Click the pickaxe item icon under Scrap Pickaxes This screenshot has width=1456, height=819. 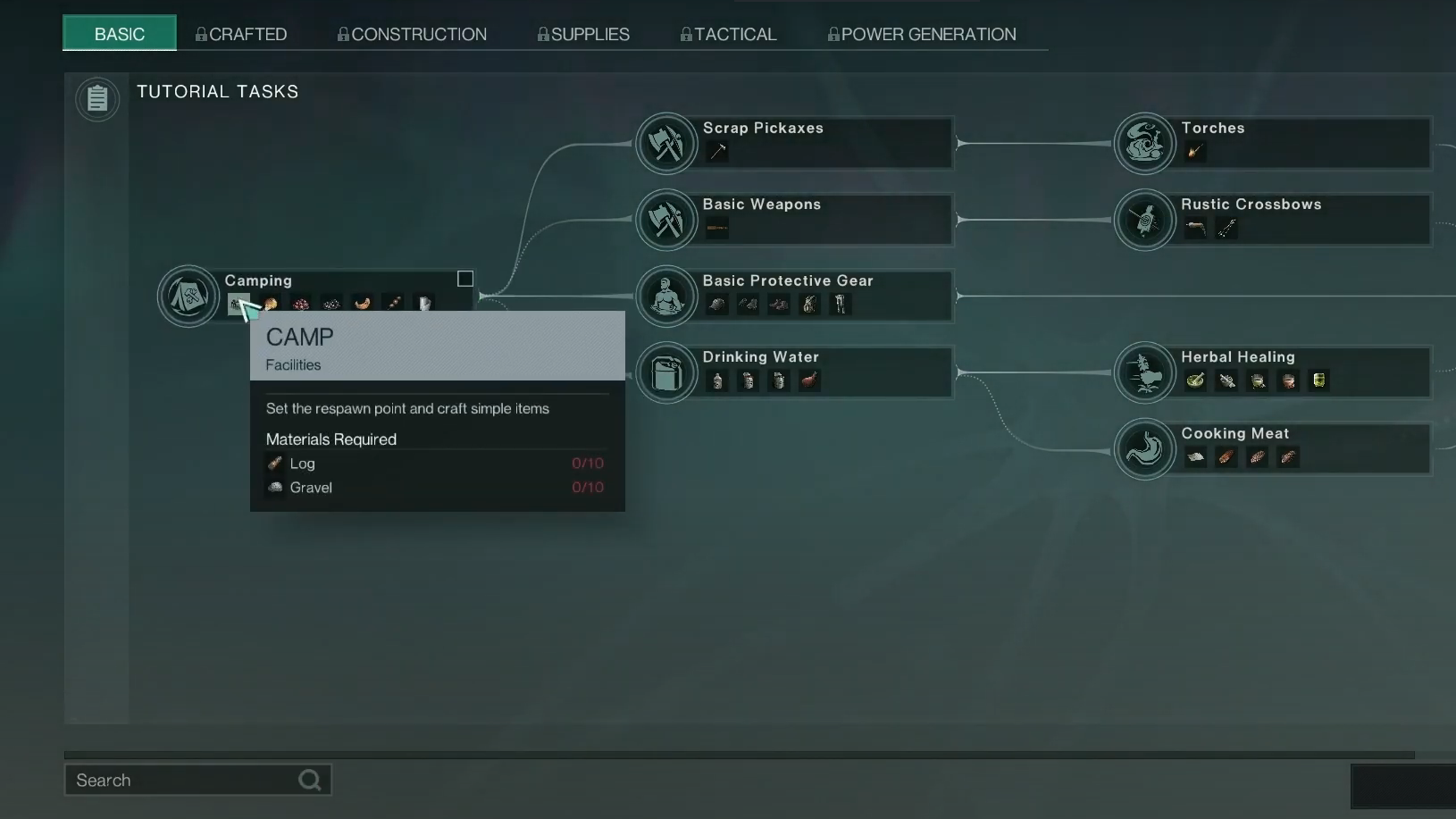tap(718, 152)
